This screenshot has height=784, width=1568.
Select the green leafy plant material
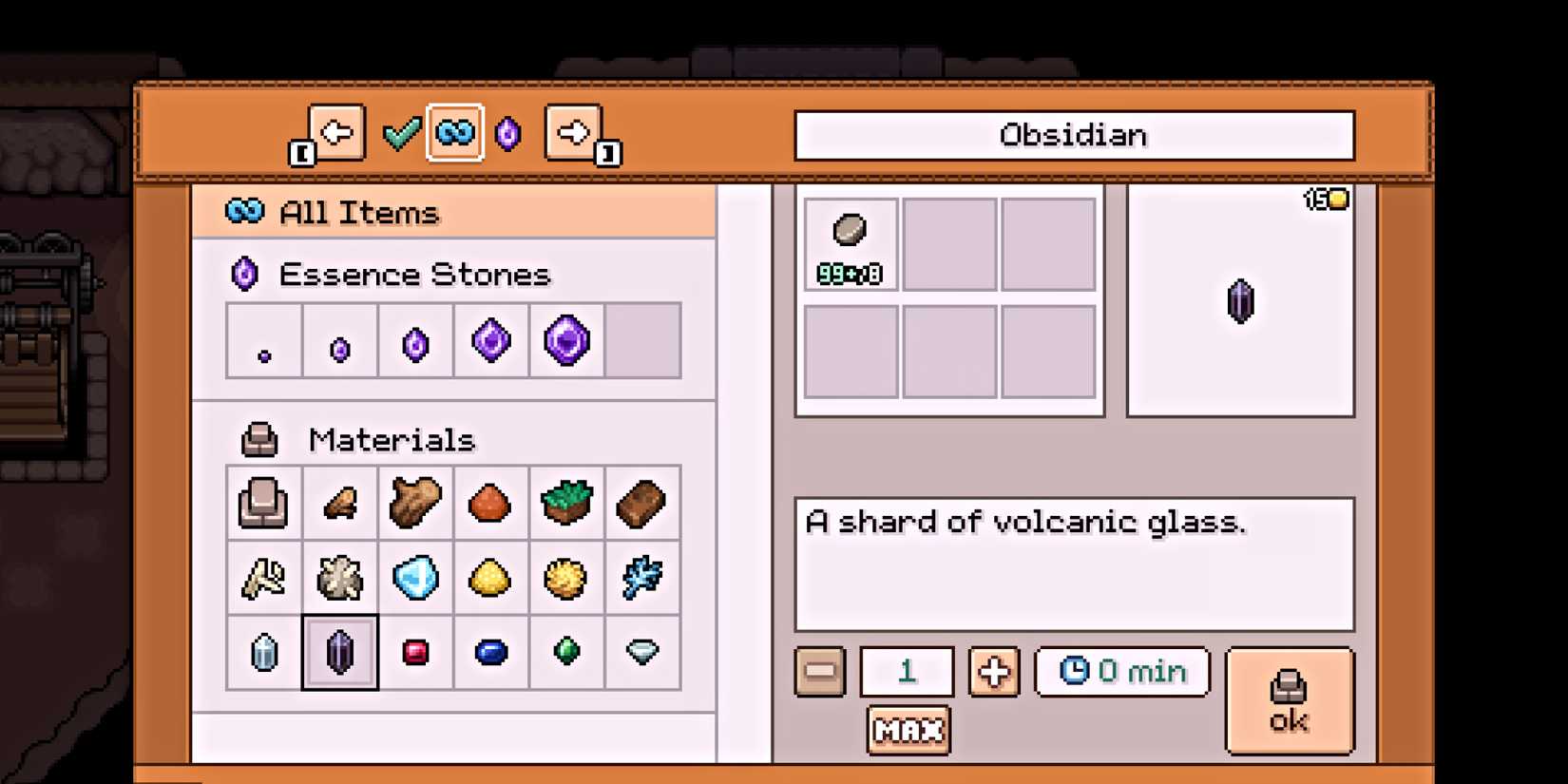(567, 502)
